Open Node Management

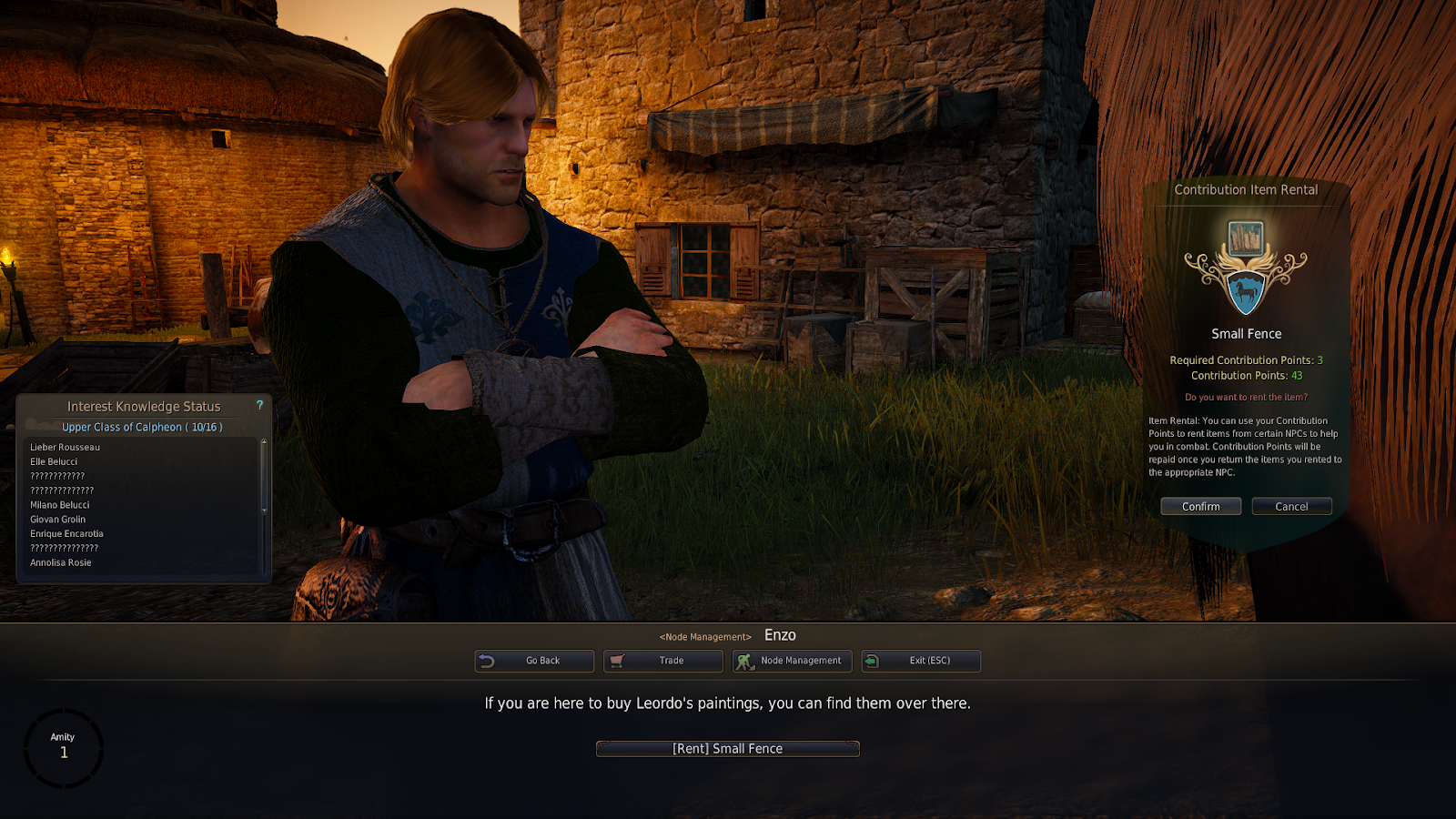click(x=793, y=661)
